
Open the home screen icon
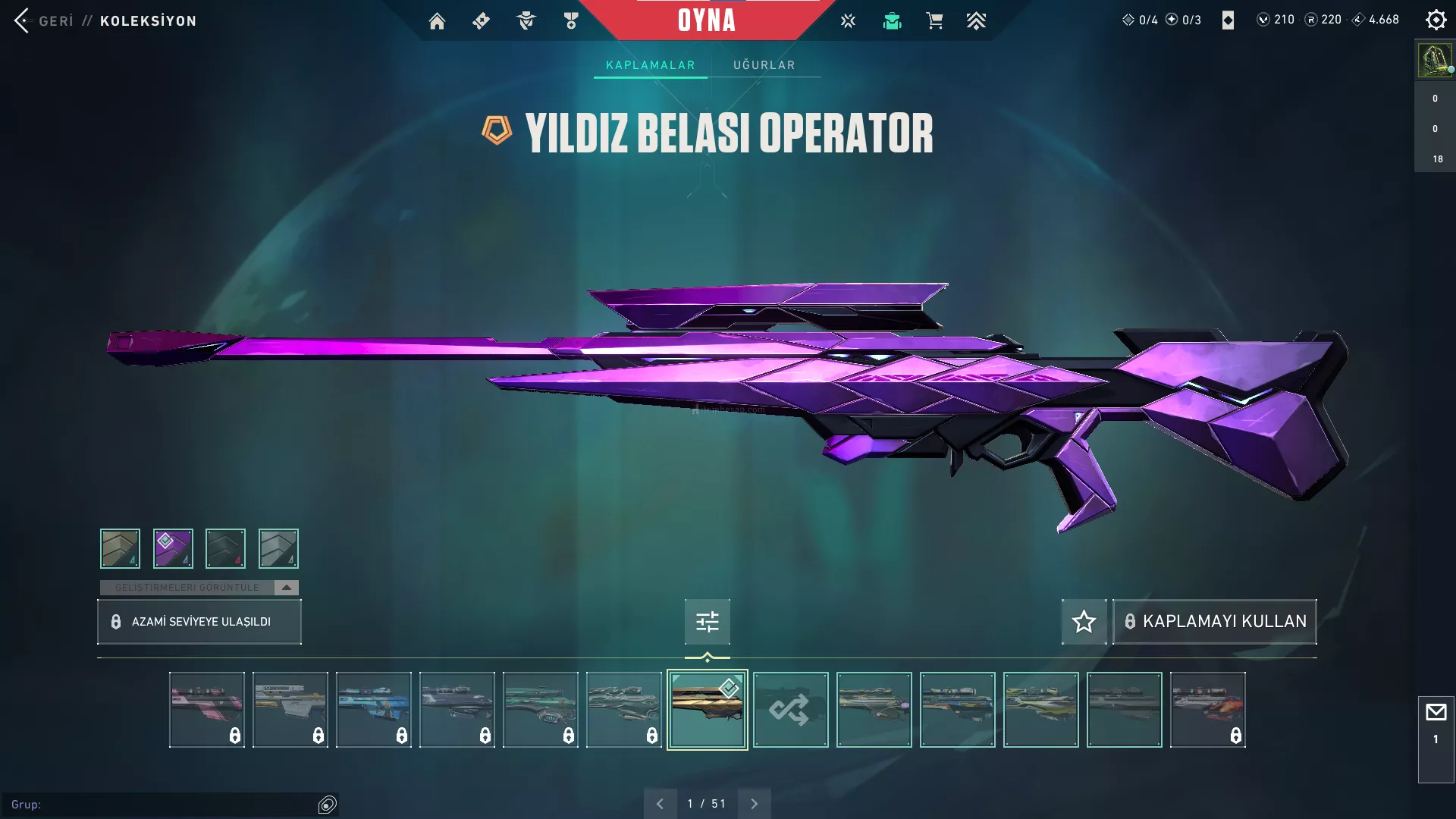coord(437,21)
